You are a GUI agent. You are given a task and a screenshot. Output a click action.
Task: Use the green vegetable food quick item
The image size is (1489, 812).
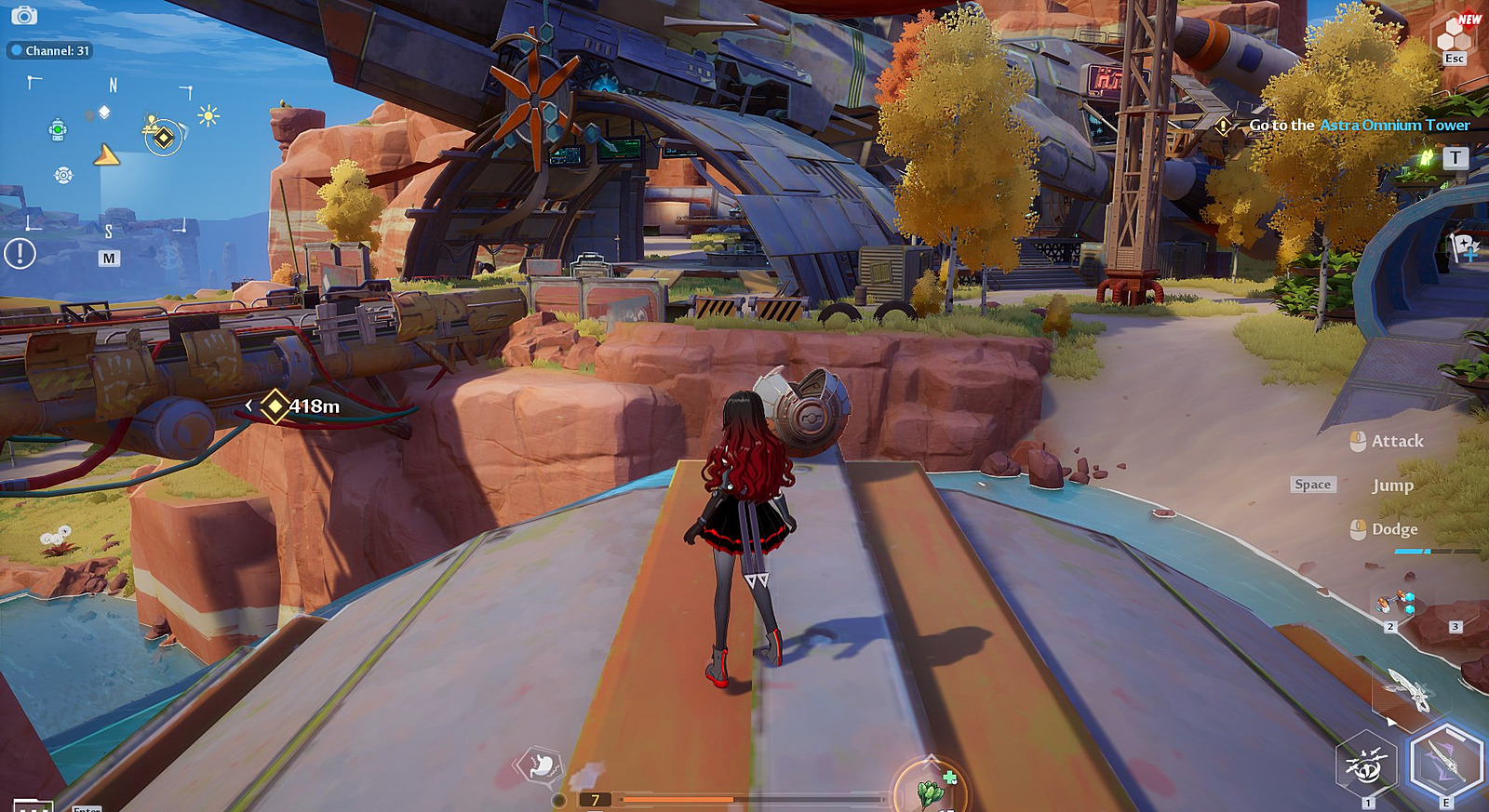point(931,791)
